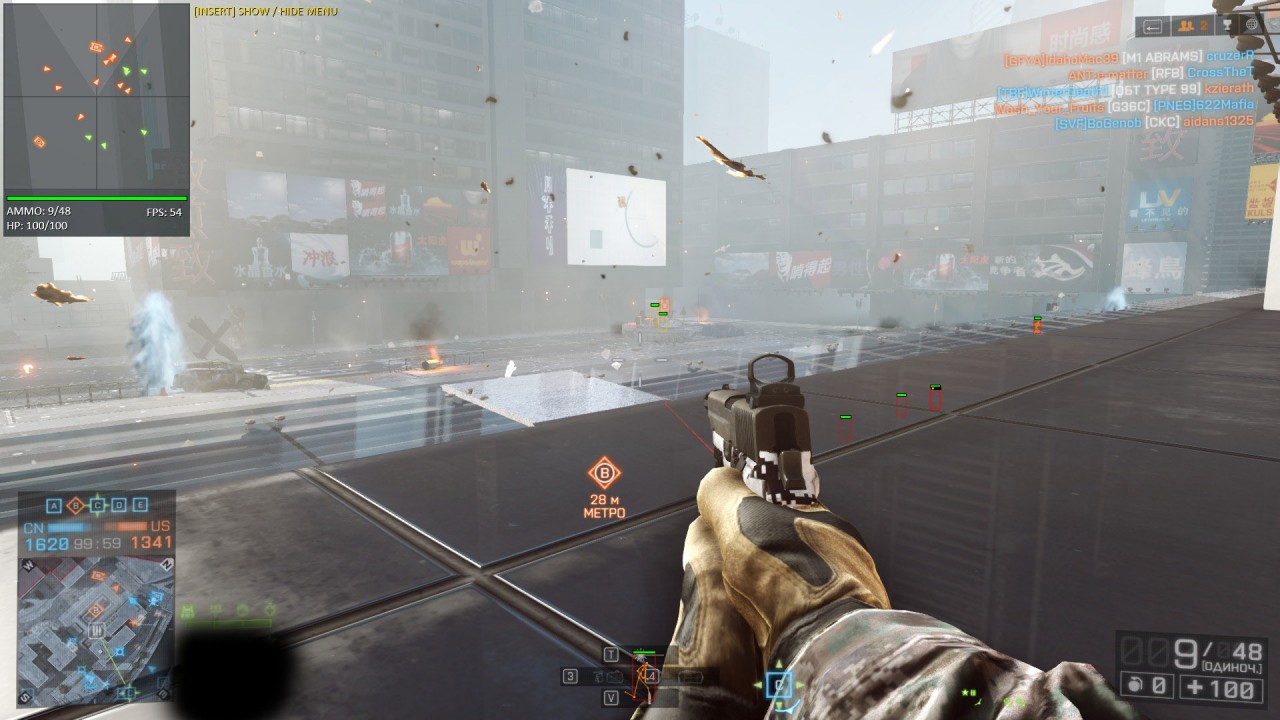Screen dimensions: 1280x720
Task: Click the grenade count icon
Action: [1146, 687]
